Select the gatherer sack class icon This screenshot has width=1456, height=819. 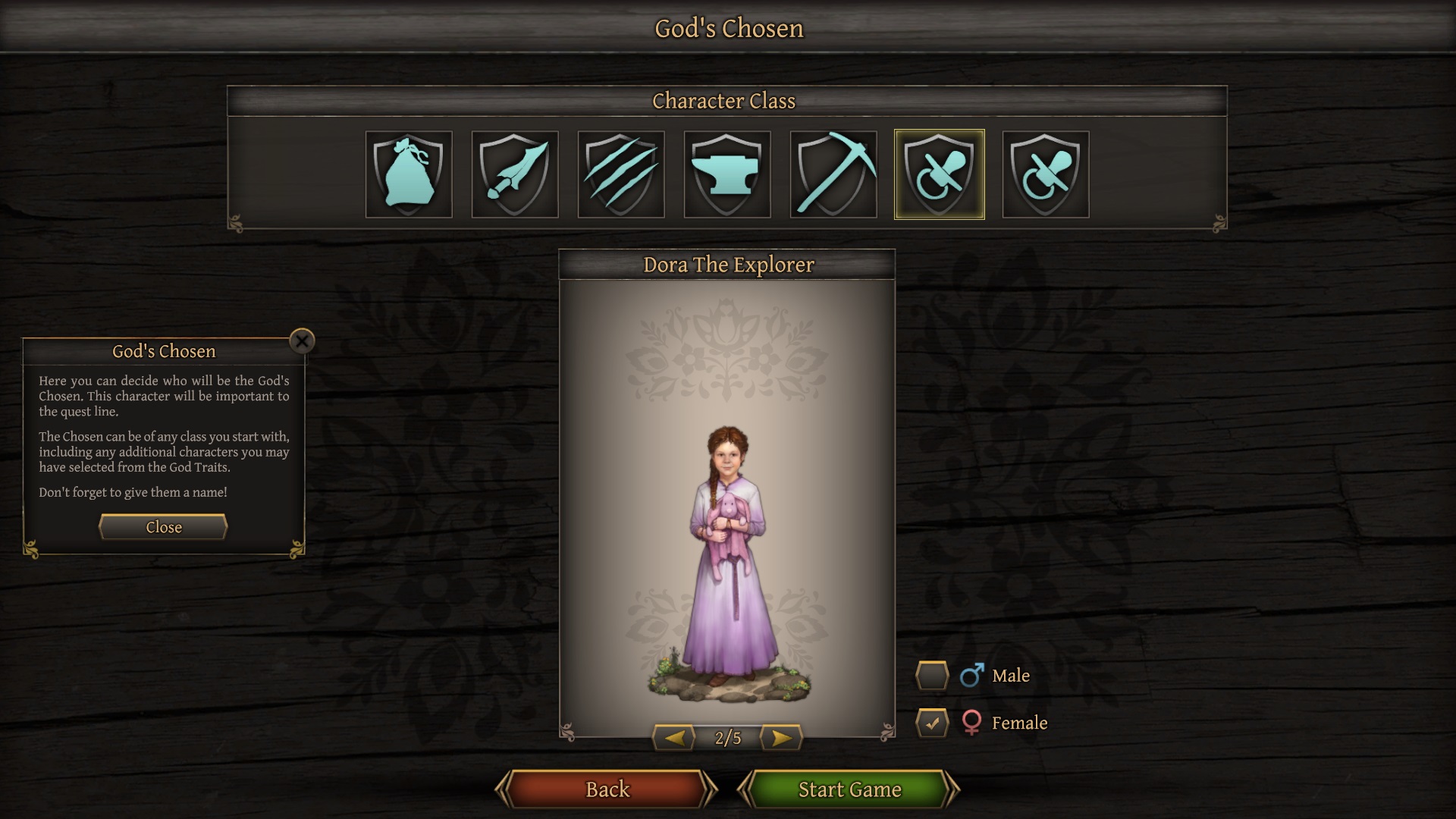(409, 174)
